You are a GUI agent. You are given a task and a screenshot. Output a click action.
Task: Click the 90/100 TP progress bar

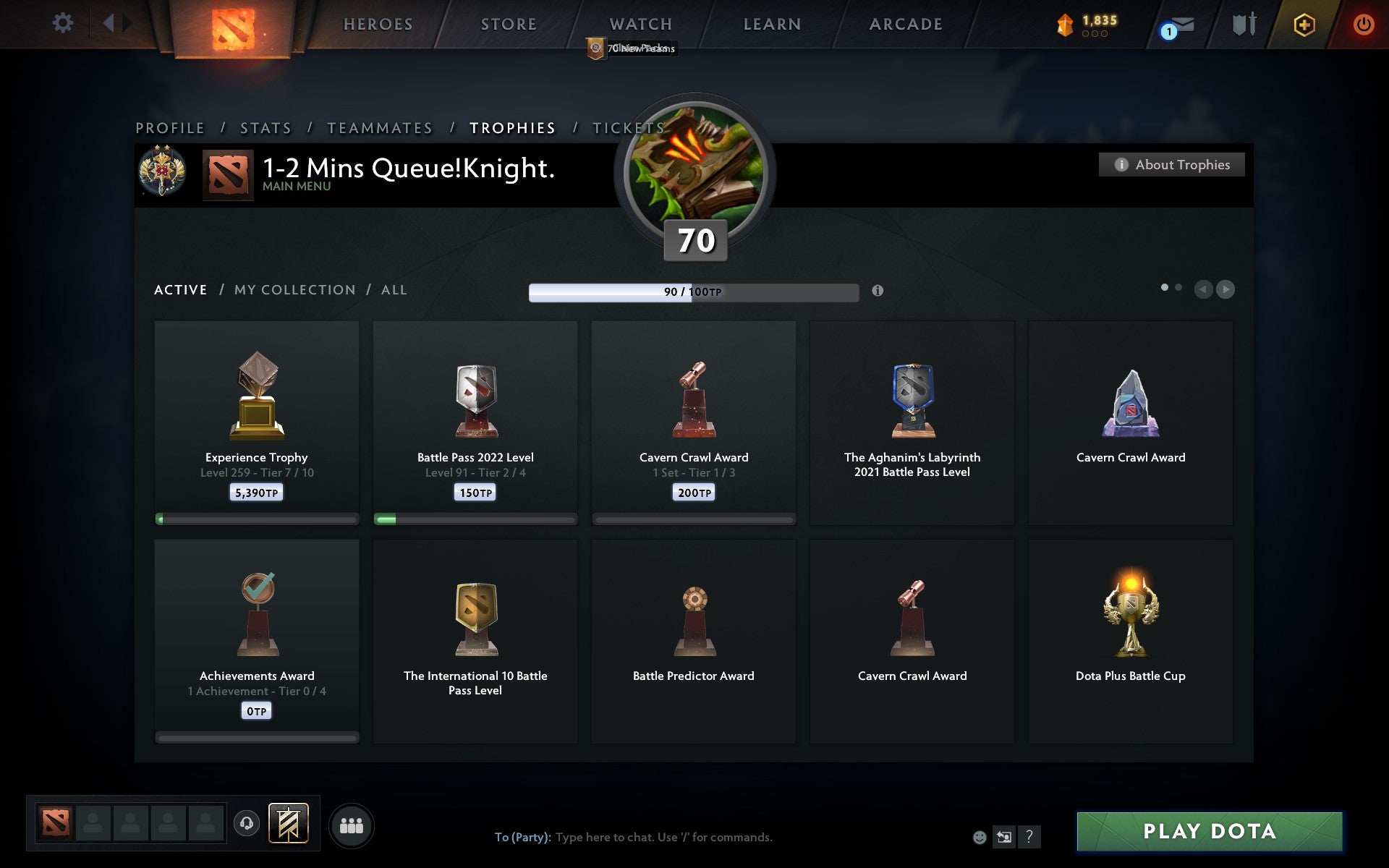point(693,292)
